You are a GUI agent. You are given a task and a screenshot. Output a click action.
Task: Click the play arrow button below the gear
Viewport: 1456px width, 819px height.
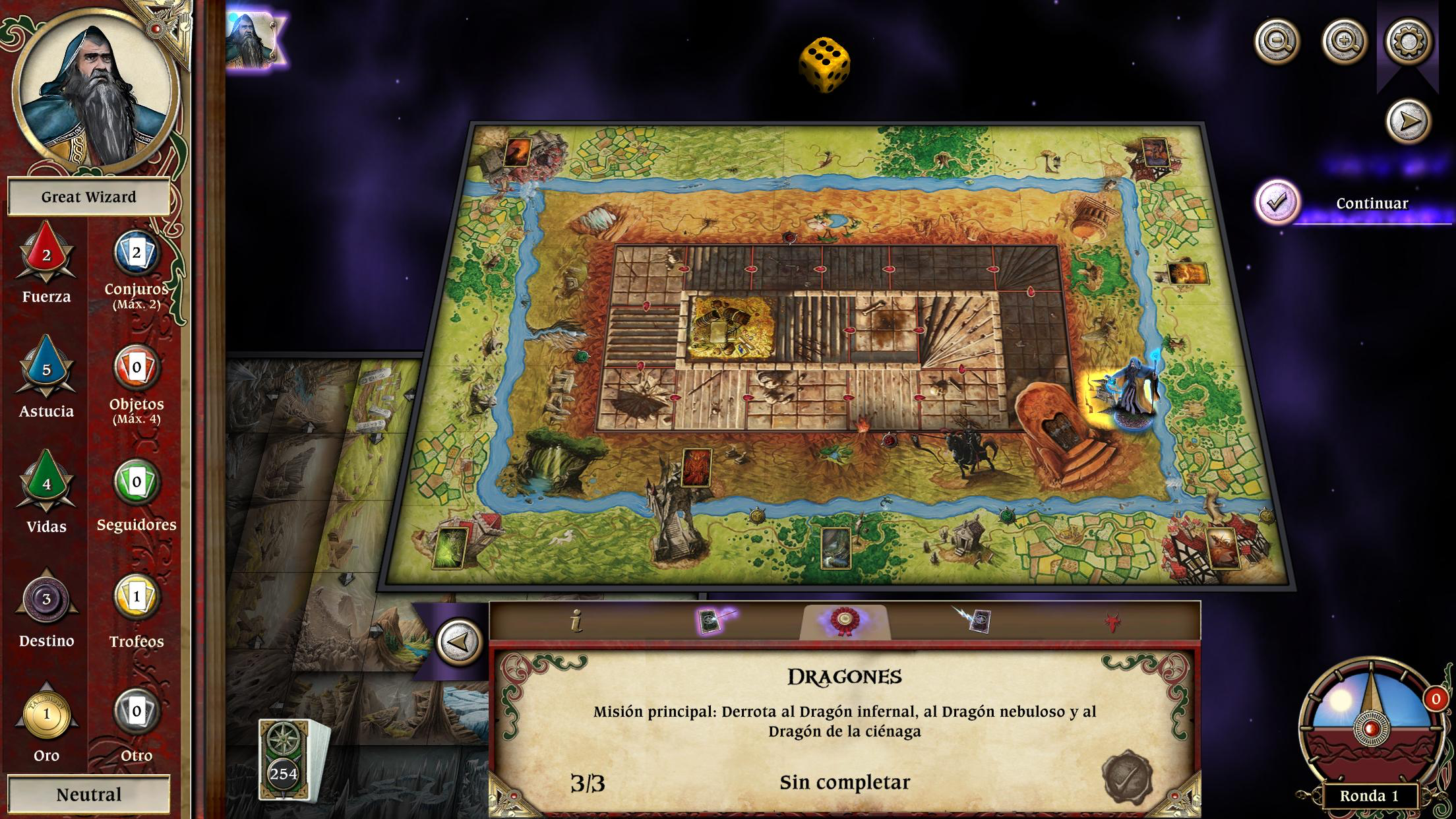click(1408, 121)
